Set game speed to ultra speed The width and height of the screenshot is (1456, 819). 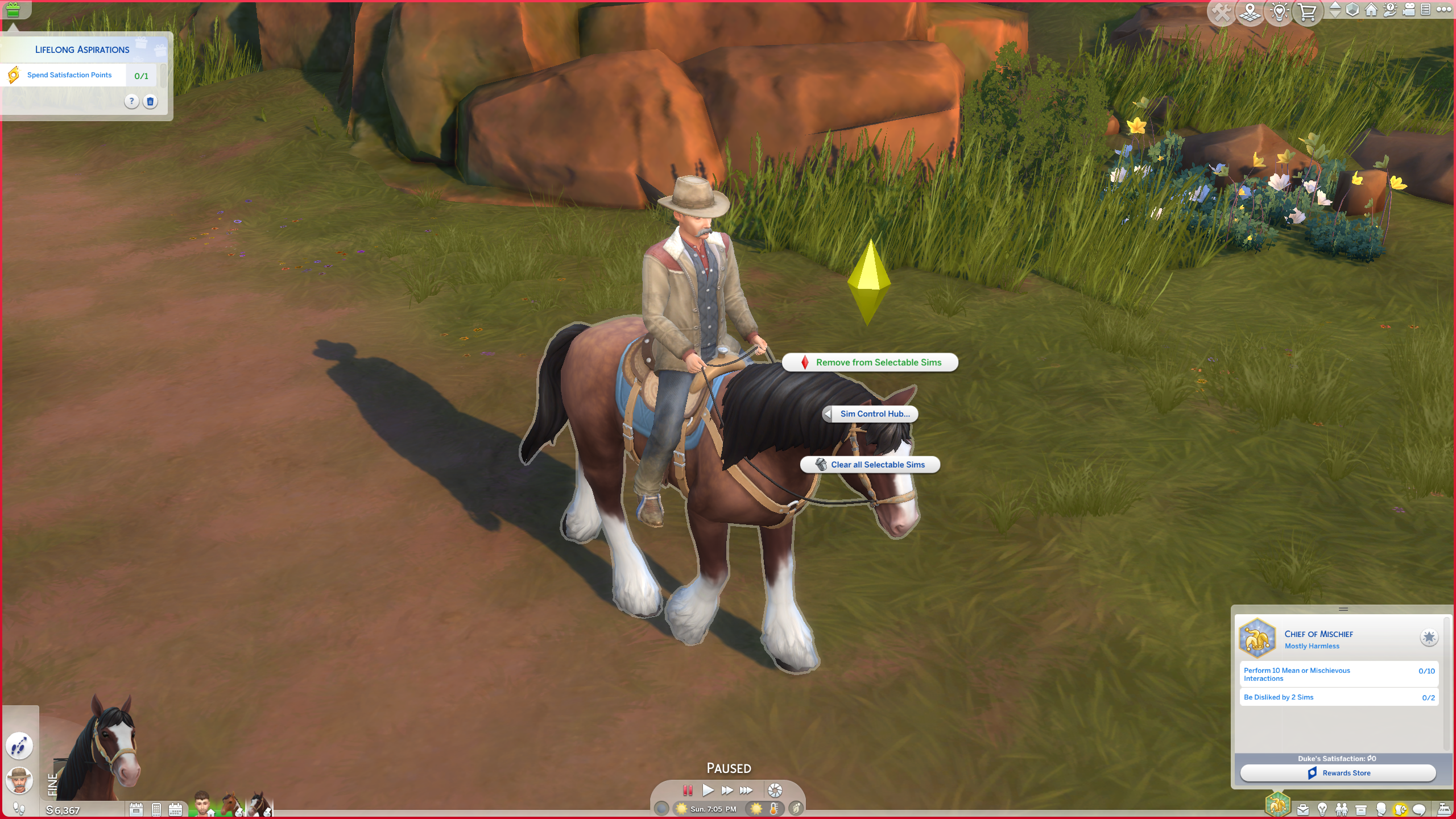[746, 790]
